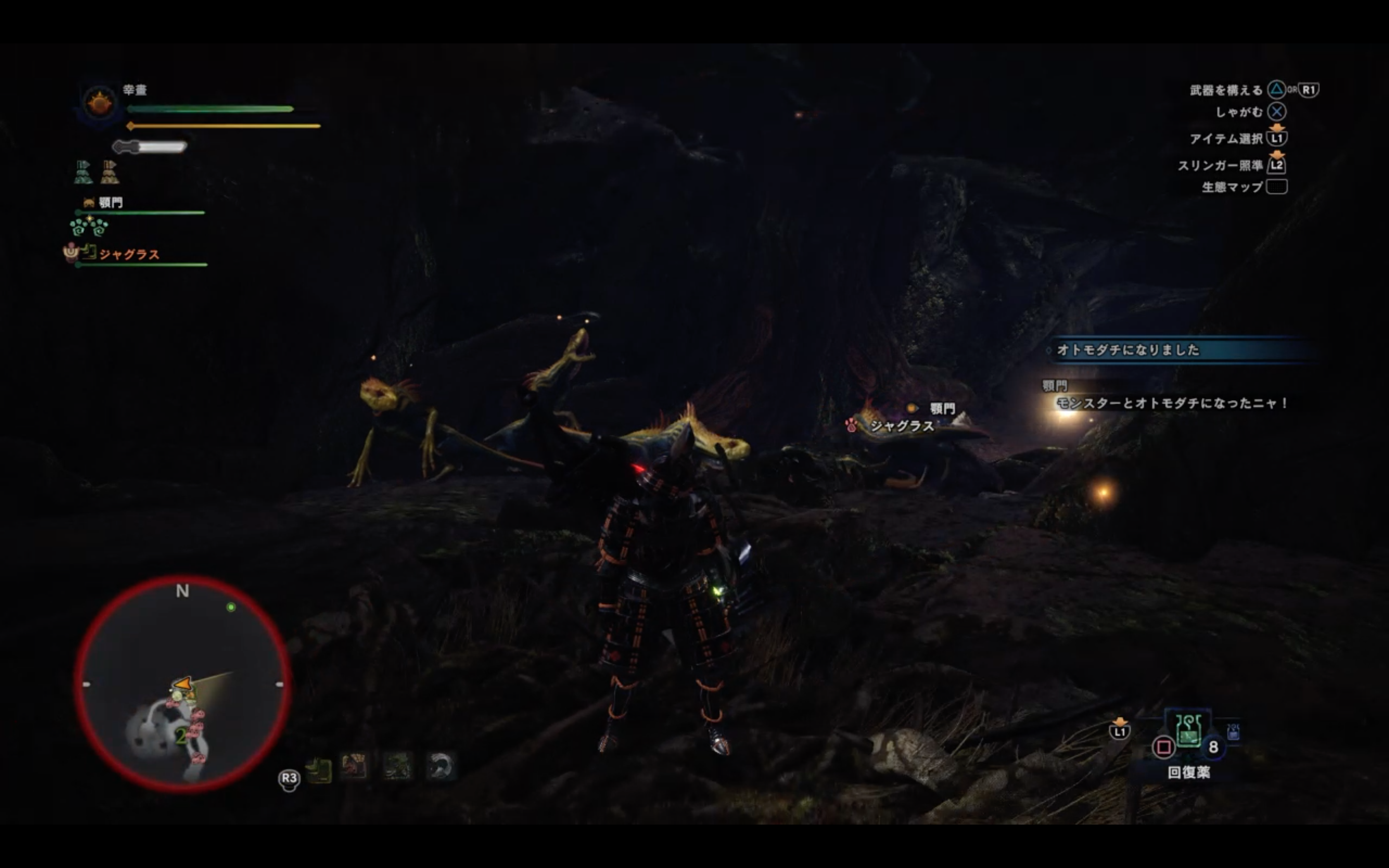Select the red-and-yellow monster icon in the bottom tracker row
This screenshot has height=868, width=1389.
point(354,767)
